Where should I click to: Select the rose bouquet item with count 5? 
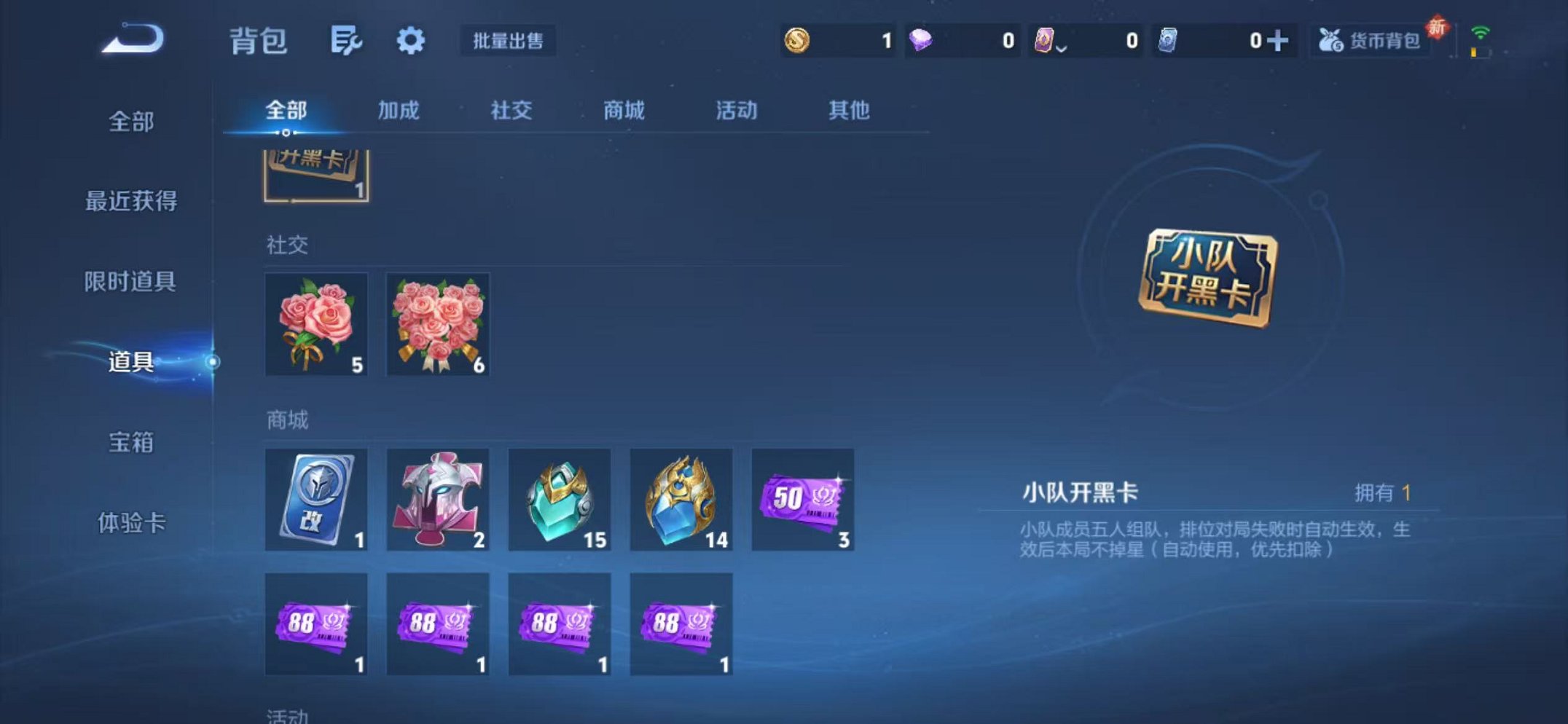coord(316,326)
